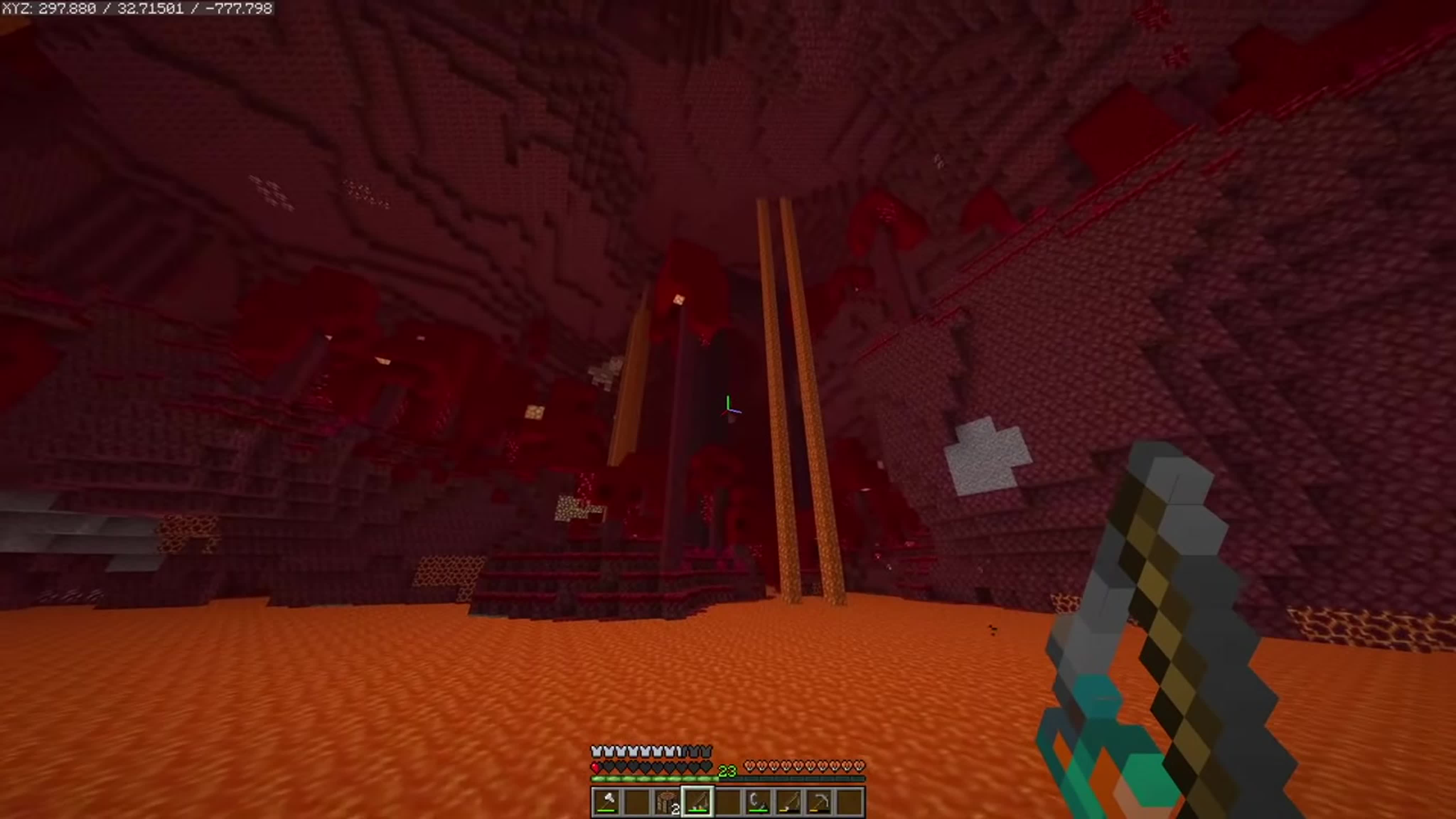Switch to the flint and steel slot
This screenshot has height=819, width=1456.
[758, 801]
